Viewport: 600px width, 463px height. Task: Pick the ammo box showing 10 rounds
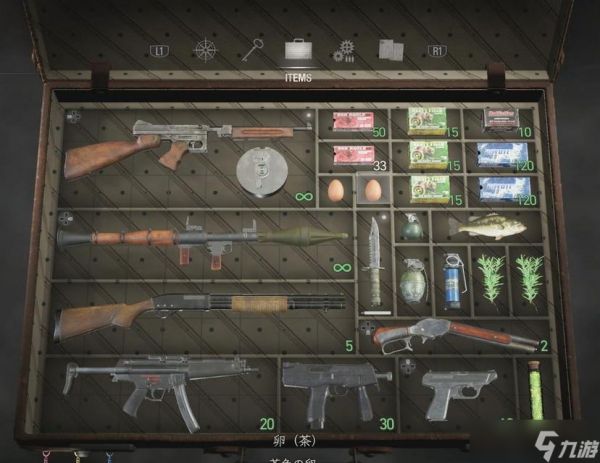click(x=498, y=119)
